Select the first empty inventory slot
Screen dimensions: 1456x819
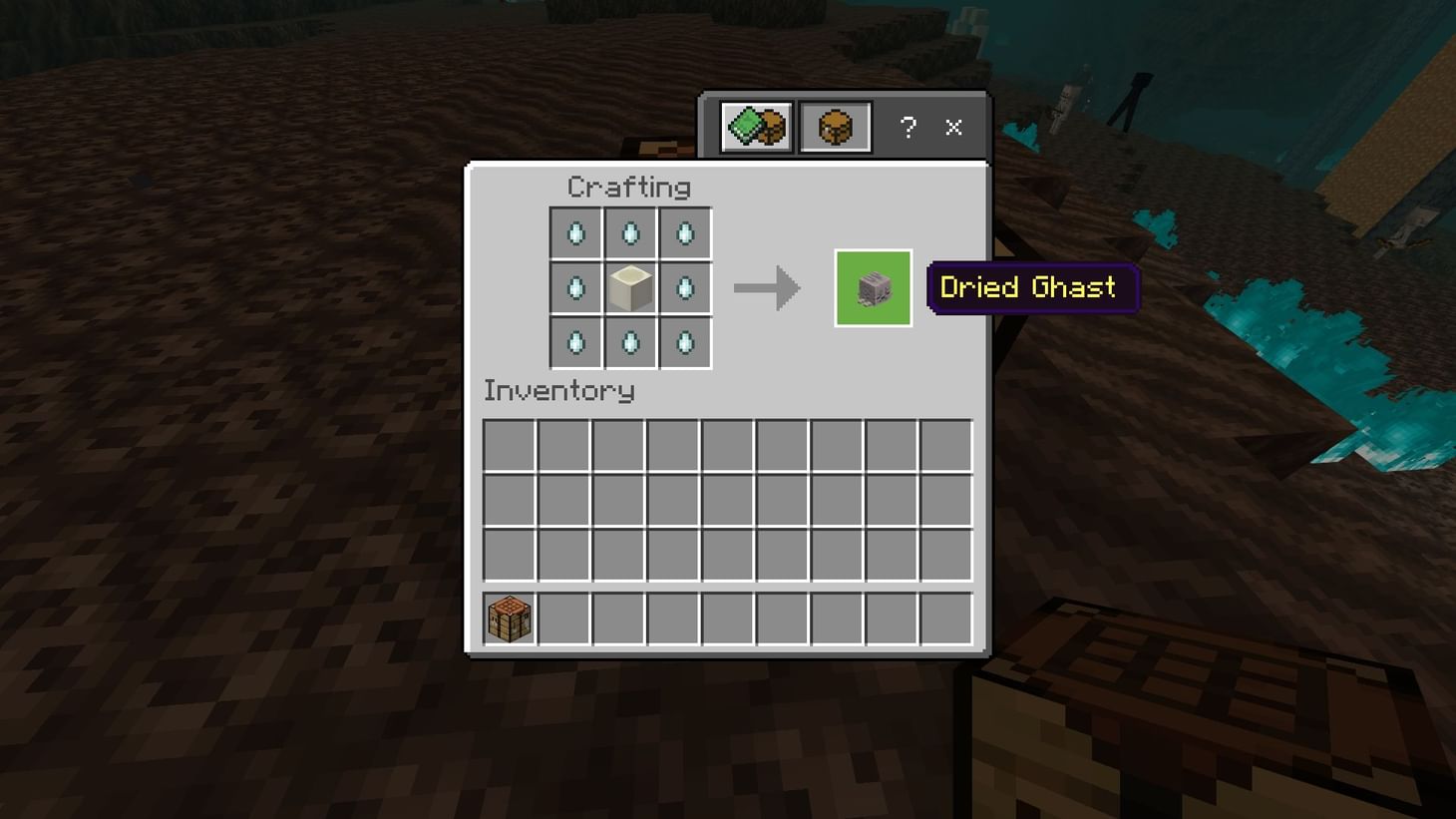point(509,446)
